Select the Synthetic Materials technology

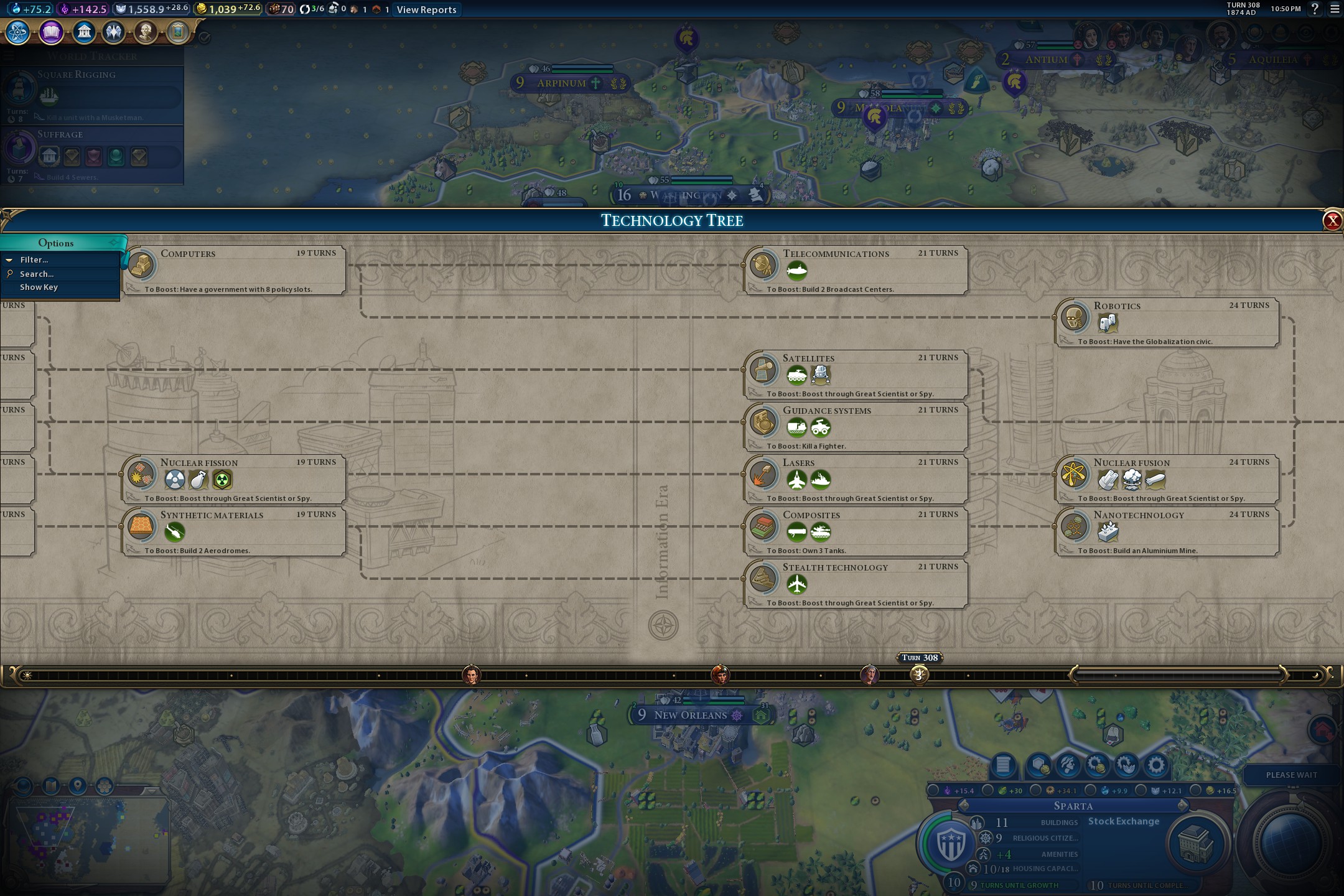tap(234, 531)
